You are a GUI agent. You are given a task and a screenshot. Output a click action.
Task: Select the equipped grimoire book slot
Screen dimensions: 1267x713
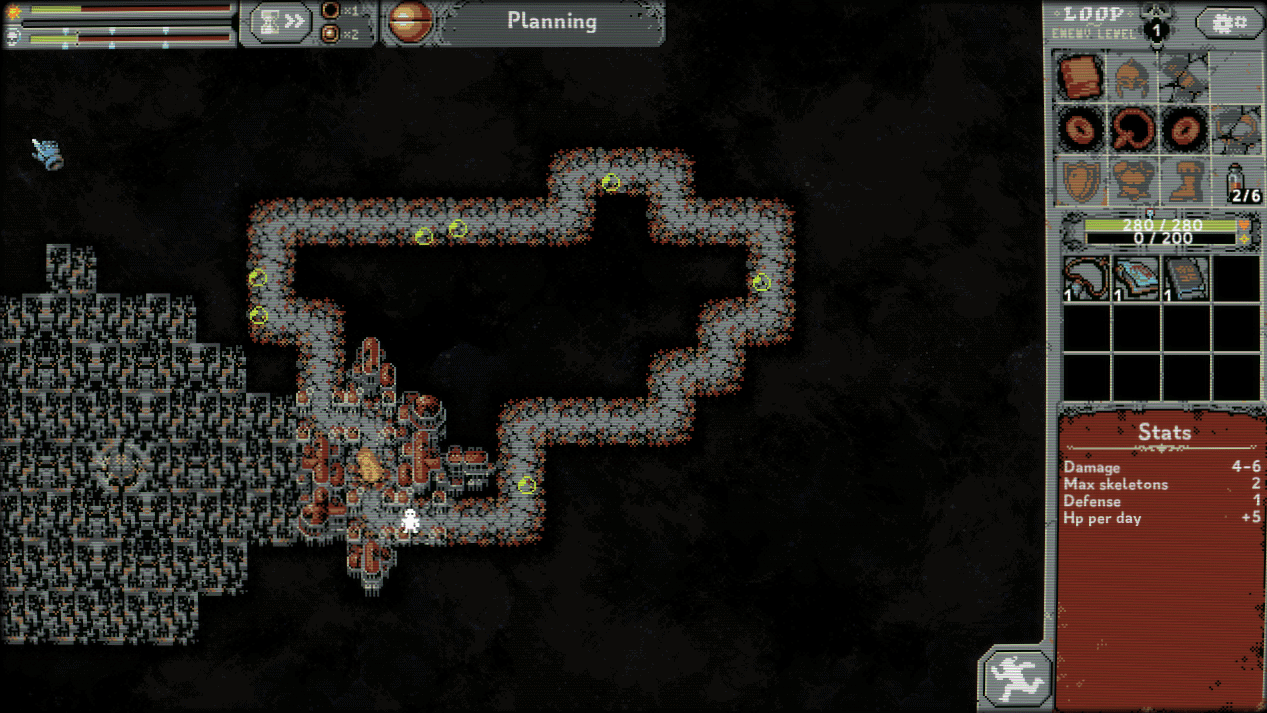(x=1081, y=77)
